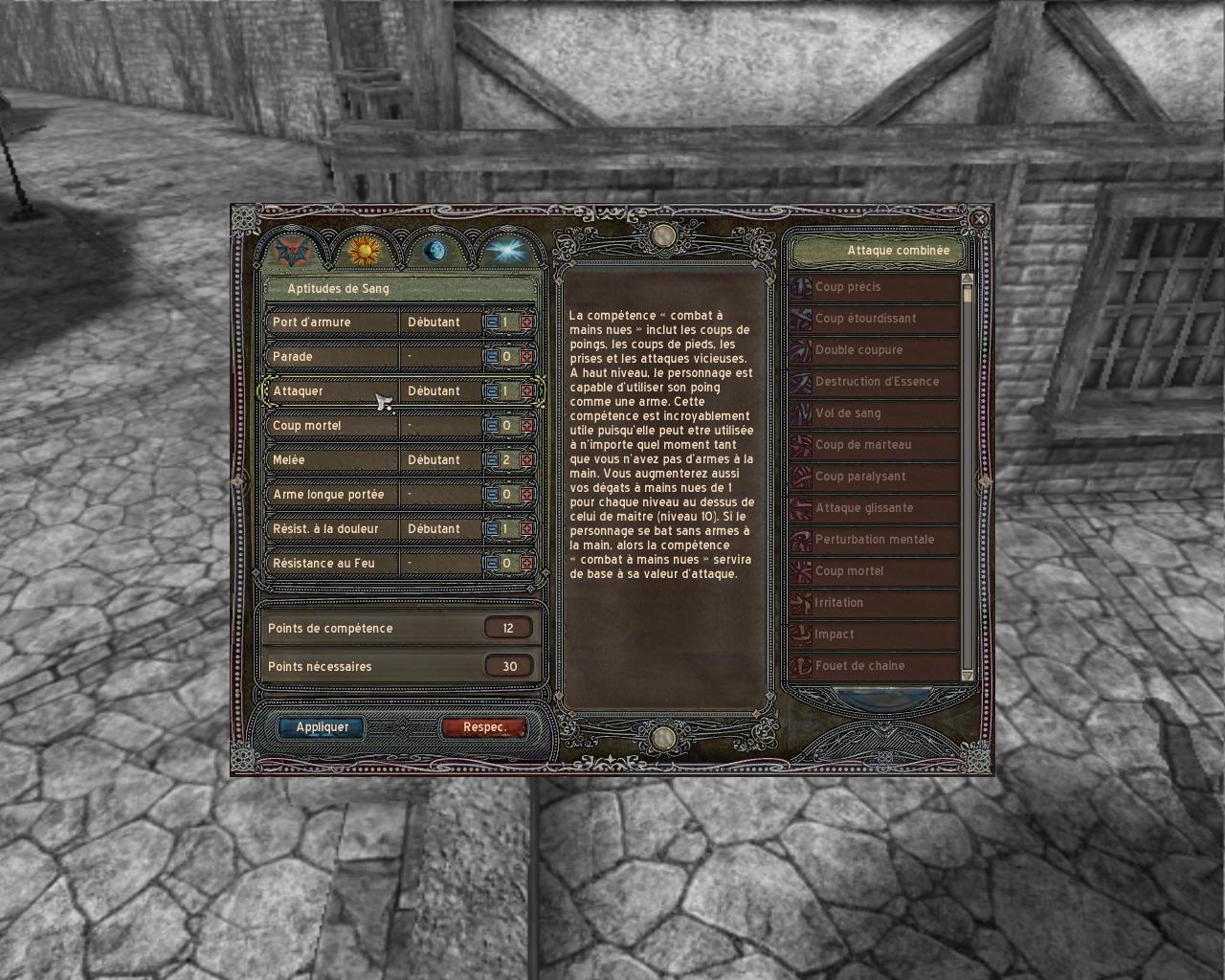Select the Résist. à la douleur row
The height and width of the screenshot is (980, 1225).
[330, 529]
